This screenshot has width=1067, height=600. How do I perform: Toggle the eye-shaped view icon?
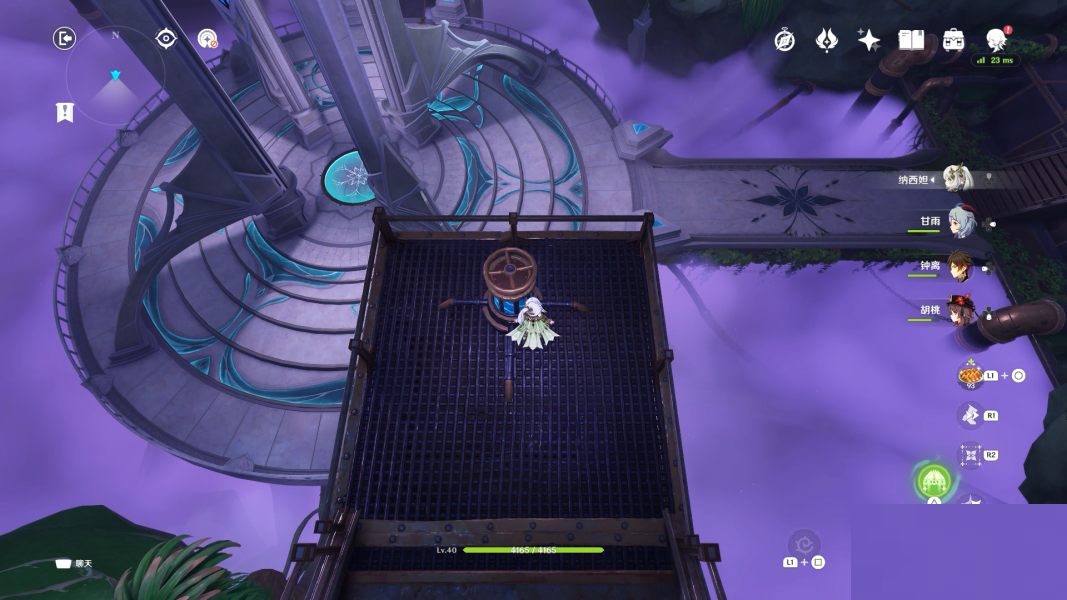(x=166, y=39)
